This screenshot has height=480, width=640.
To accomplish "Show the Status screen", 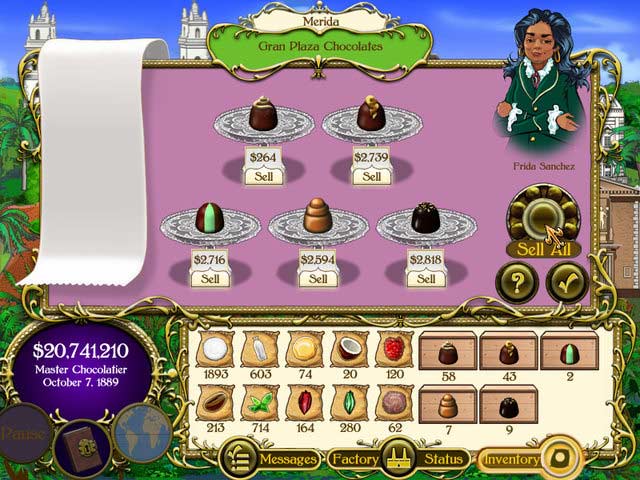I will 441,459.
